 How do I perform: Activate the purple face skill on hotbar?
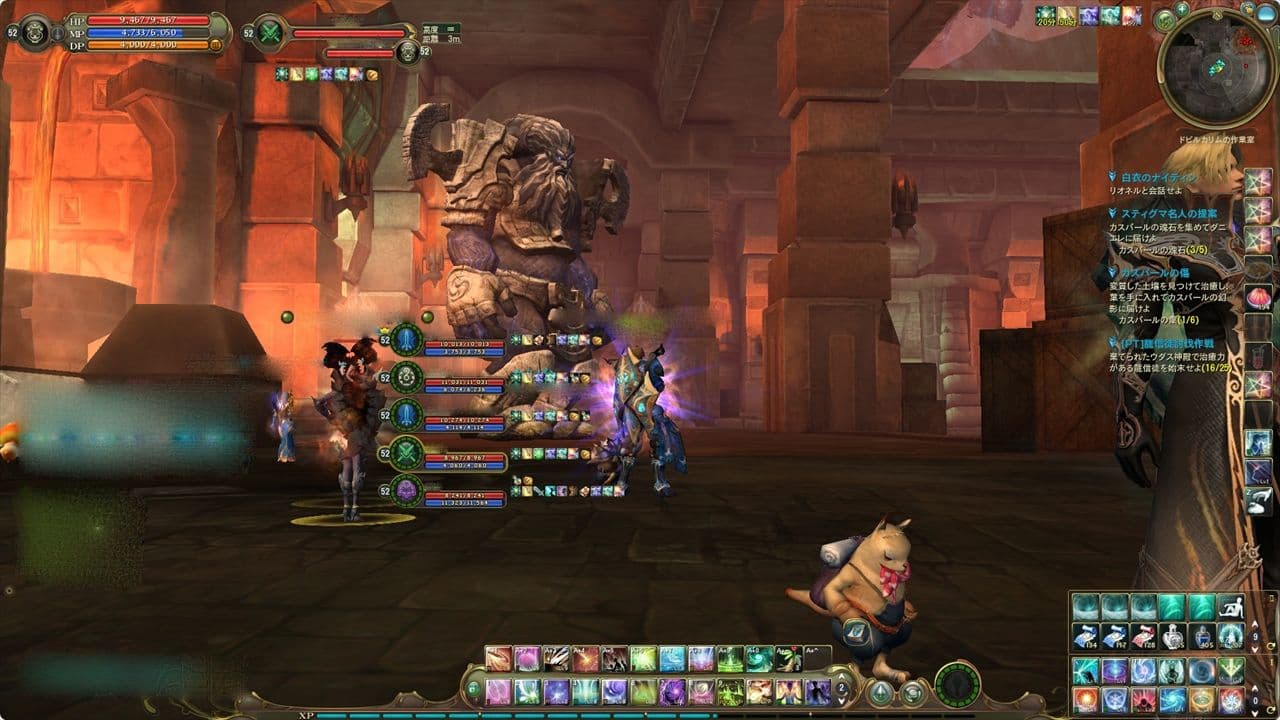point(672,691)
